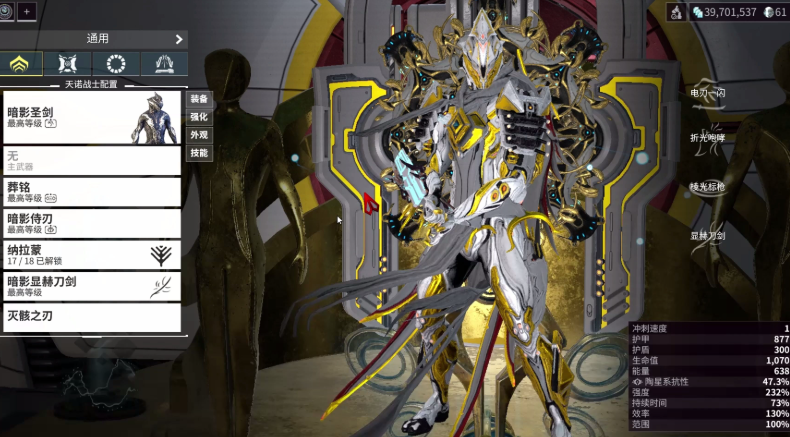Open the 外观 appearance menu
This screenshot has width=790, height=437.
(199, 135)
